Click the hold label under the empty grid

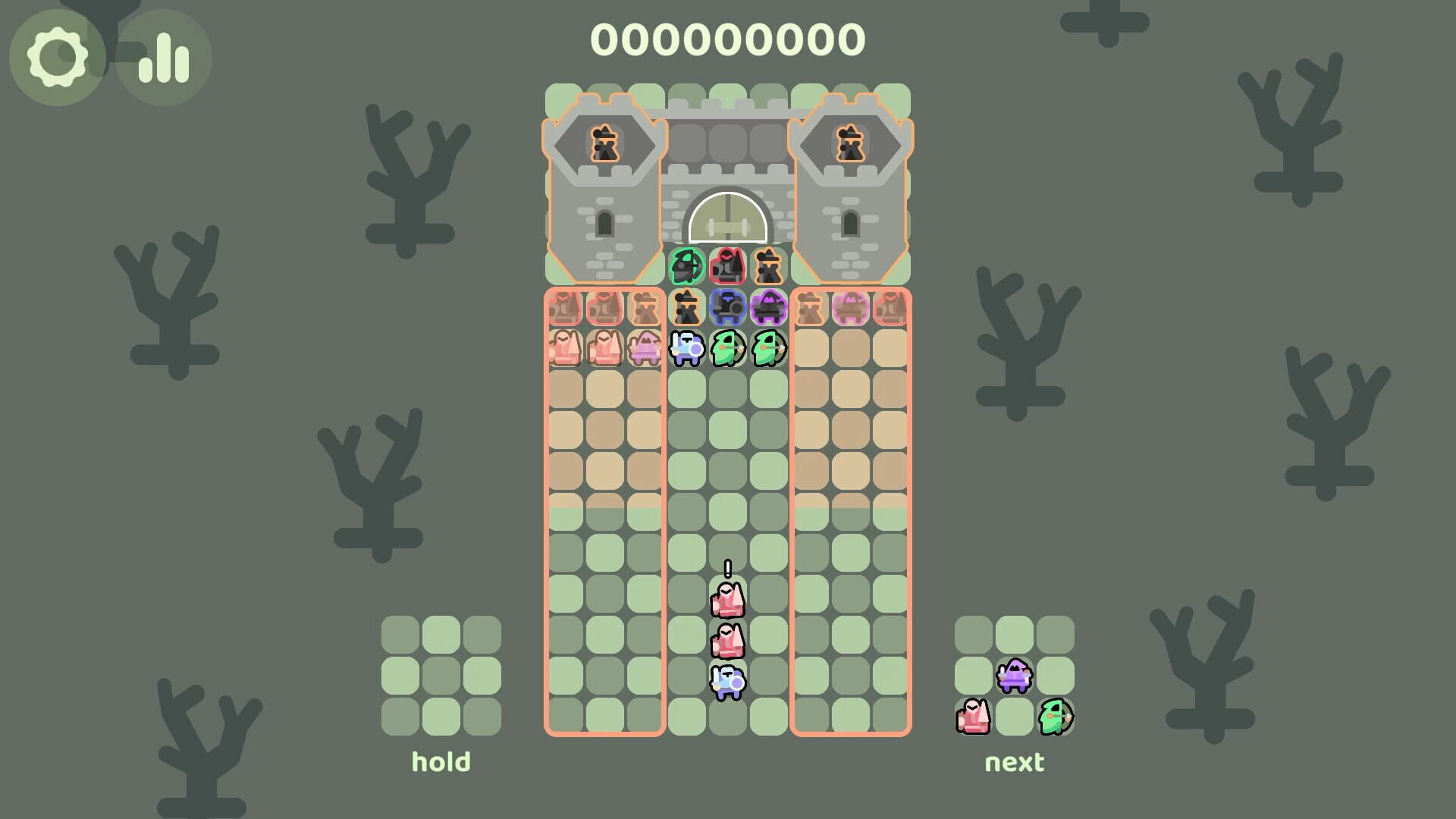tap(441, 761)
